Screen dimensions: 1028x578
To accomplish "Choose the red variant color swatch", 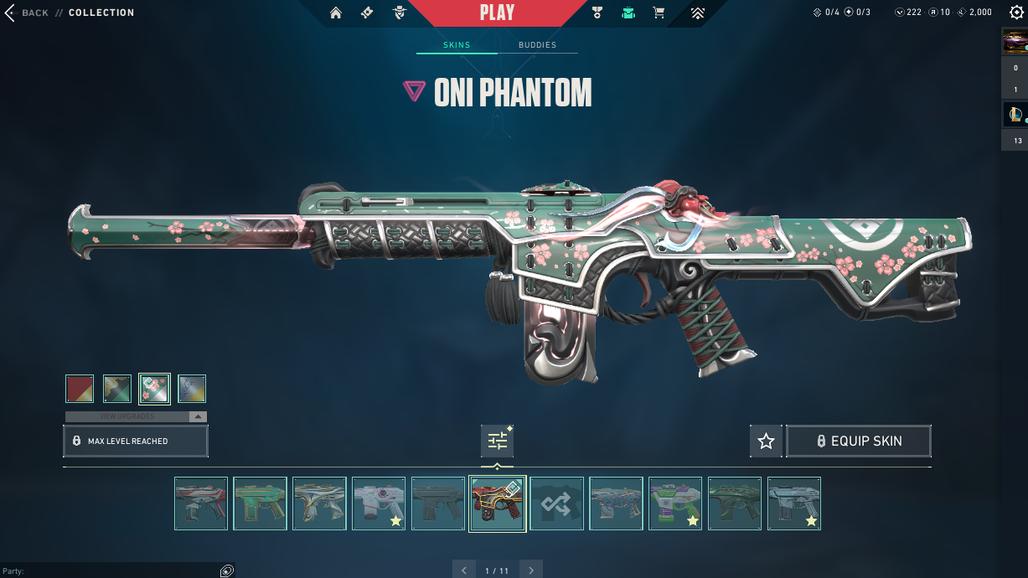I will pyautogui.click(x=80, y=388).
